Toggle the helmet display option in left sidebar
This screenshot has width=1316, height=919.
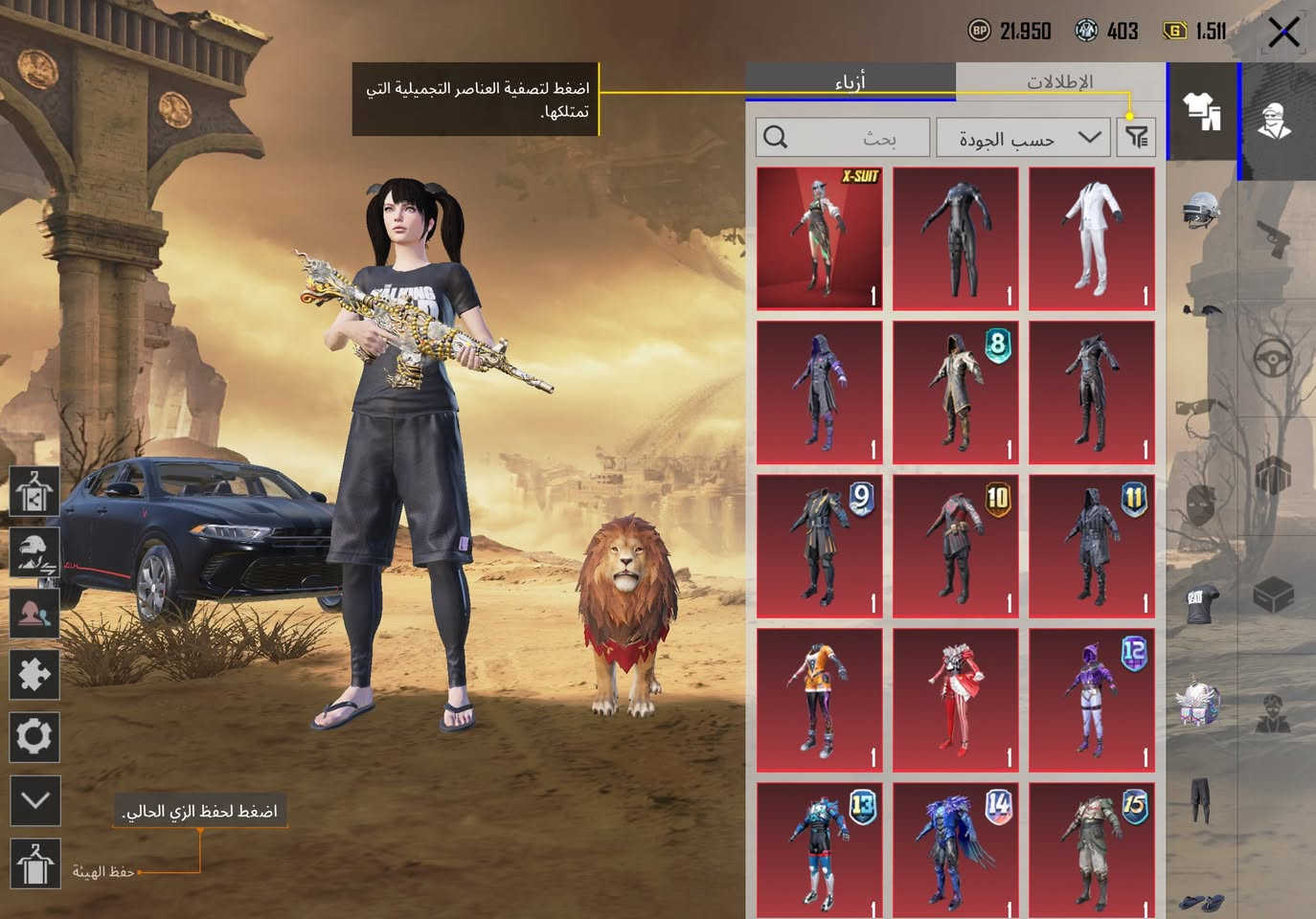34,553
